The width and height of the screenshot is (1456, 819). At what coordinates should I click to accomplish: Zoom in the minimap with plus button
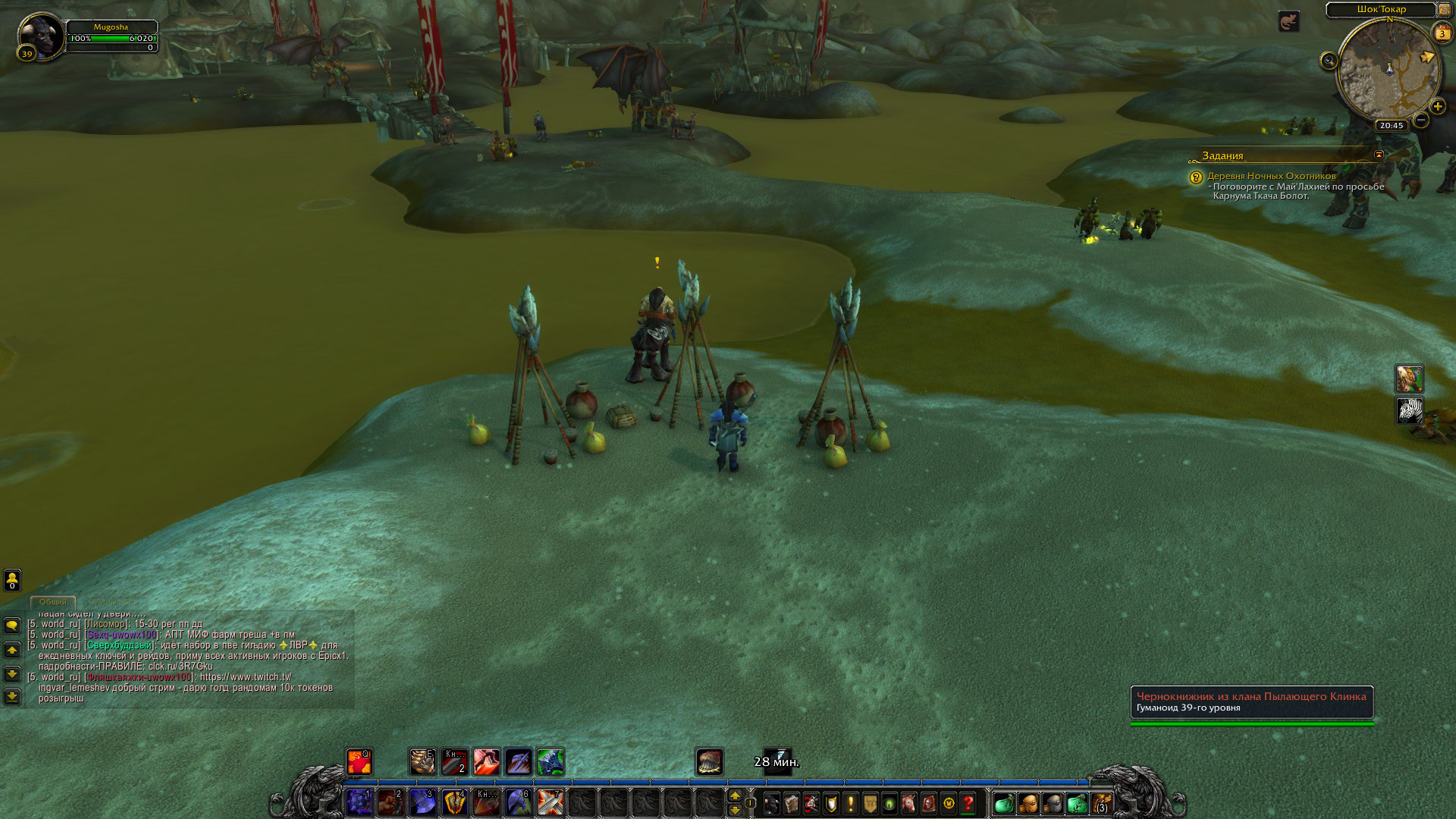coord(1437,107)
